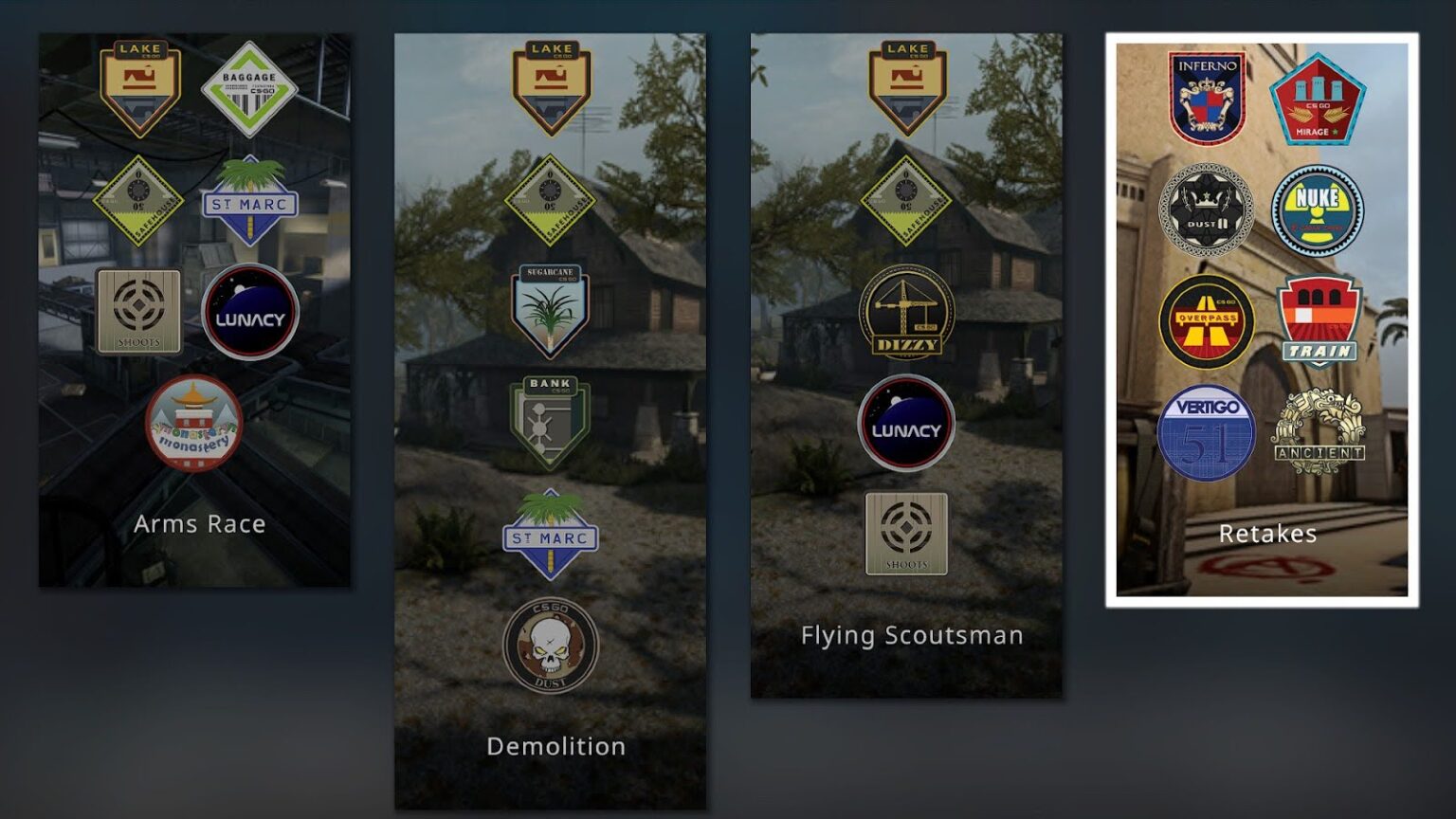Click the Overpass badge
The height and width of the screenshot is (819, 1456).
(x=1206, y=322)
